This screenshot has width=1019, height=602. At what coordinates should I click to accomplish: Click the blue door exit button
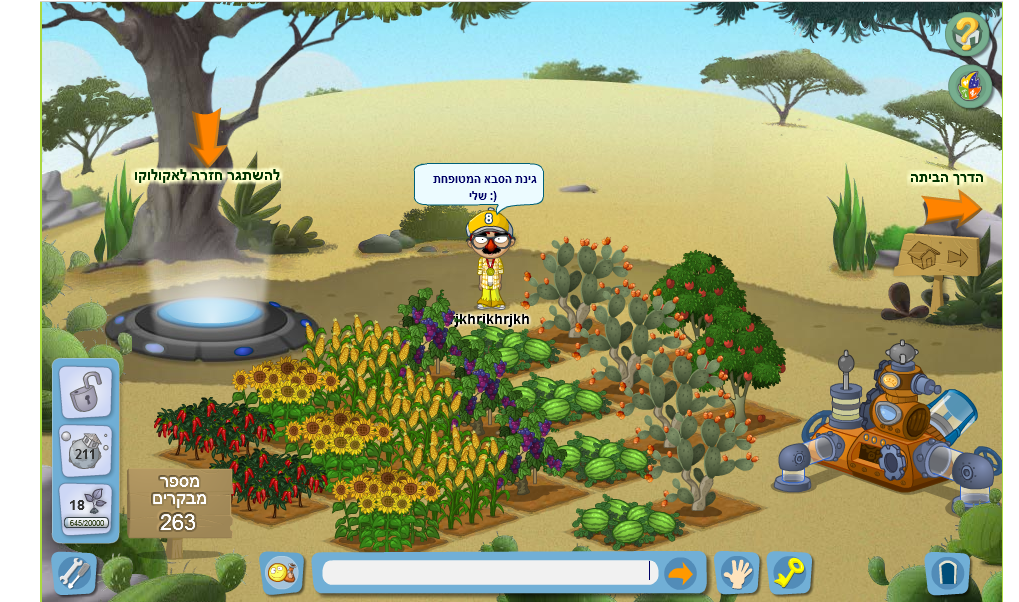(x=947, y=574)
